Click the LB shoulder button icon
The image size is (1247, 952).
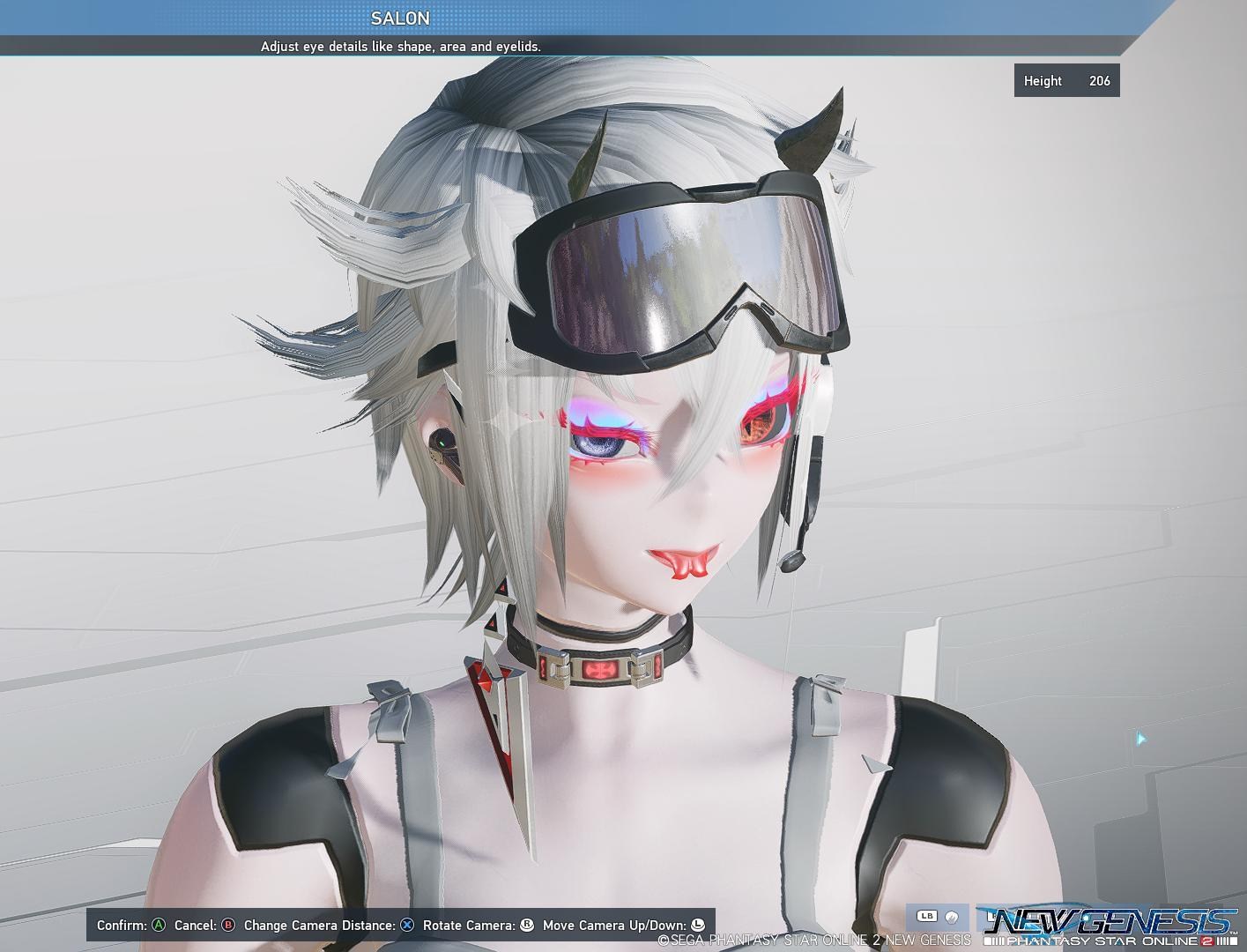[x=927, y=917]
